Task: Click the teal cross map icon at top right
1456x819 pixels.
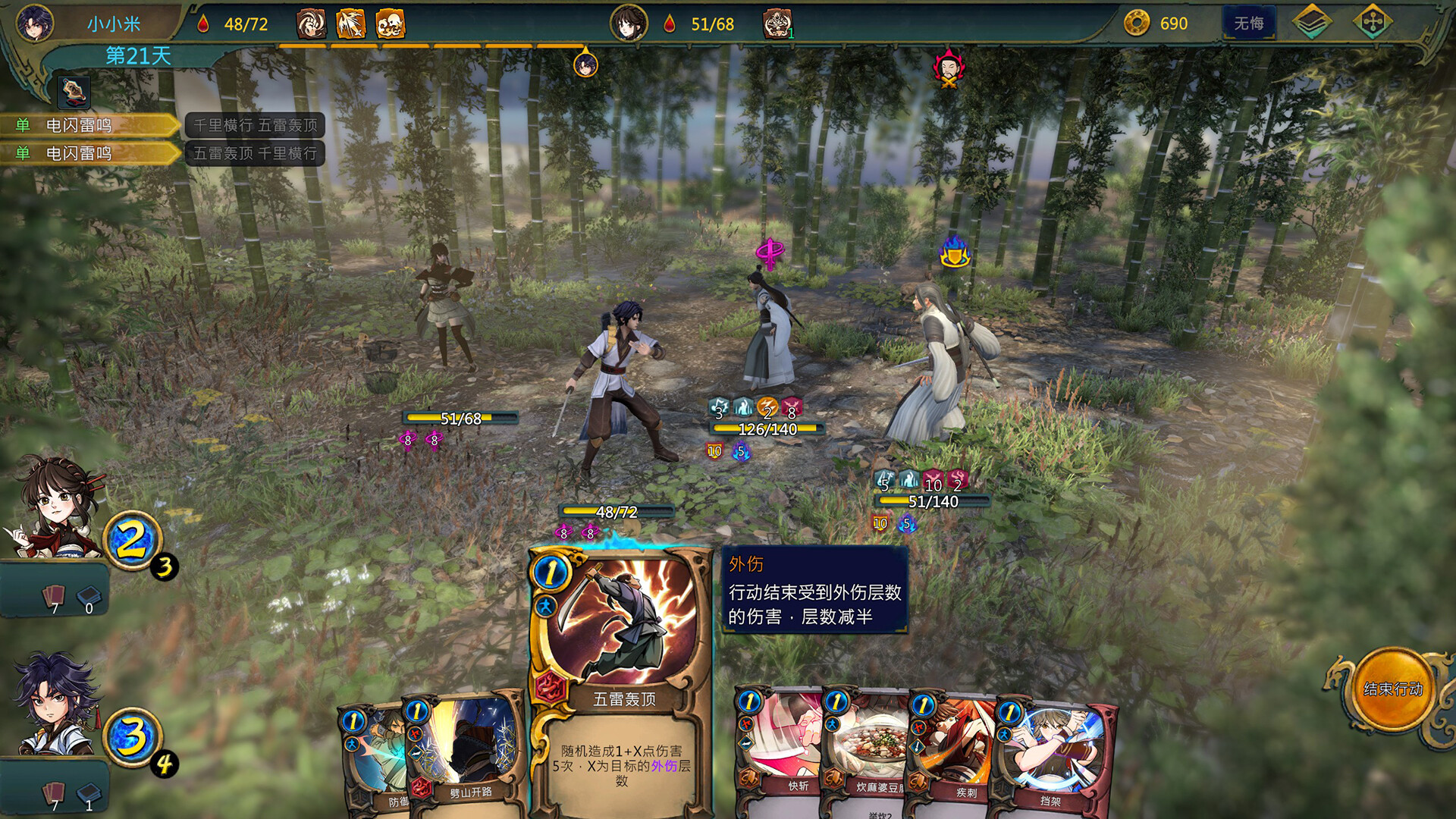Action: (x=1373, y=22)
